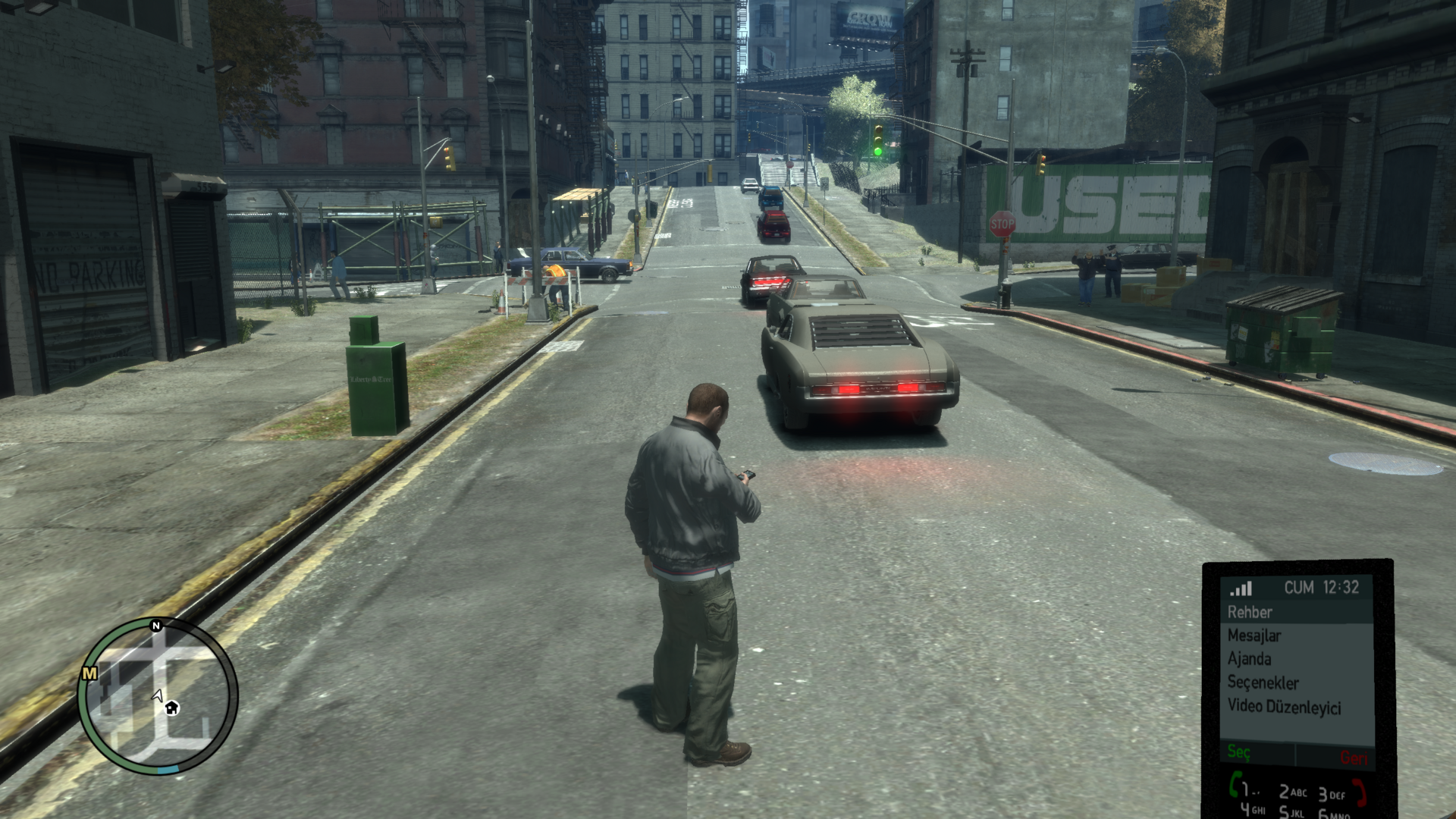Viewport: 1456px width, 819px height.
Task: Dial the 2 ABC keypad key
Action: [1292, 792]
